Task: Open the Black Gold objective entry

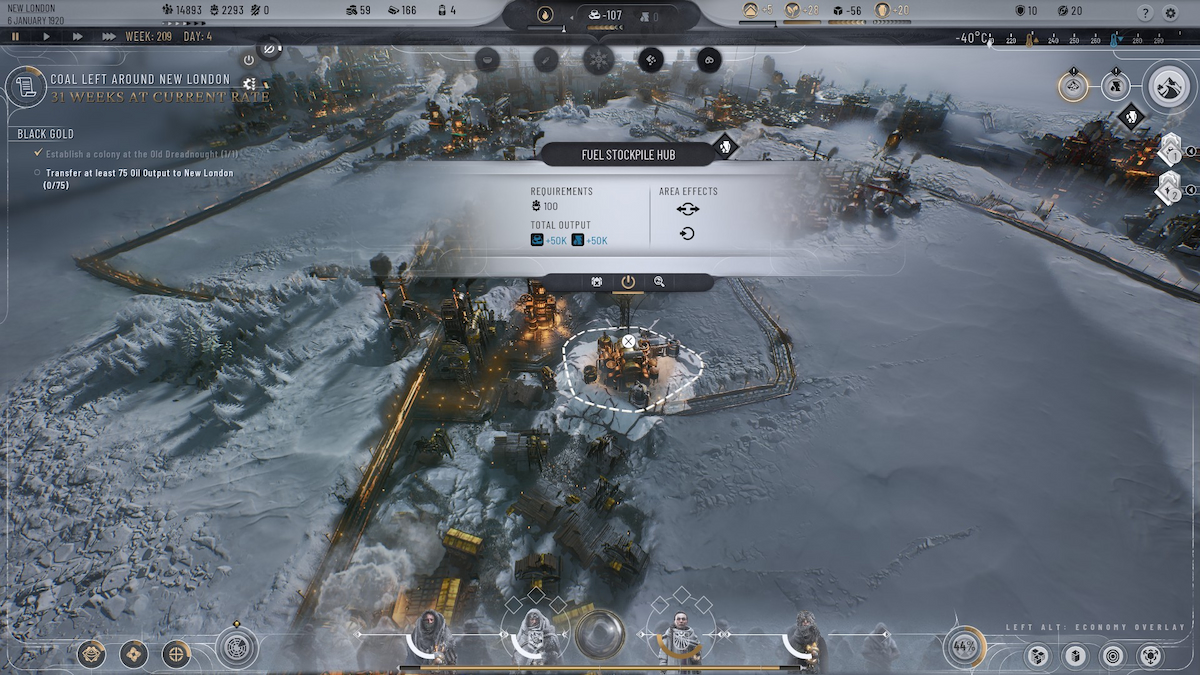Action: [x=46, y=134]
